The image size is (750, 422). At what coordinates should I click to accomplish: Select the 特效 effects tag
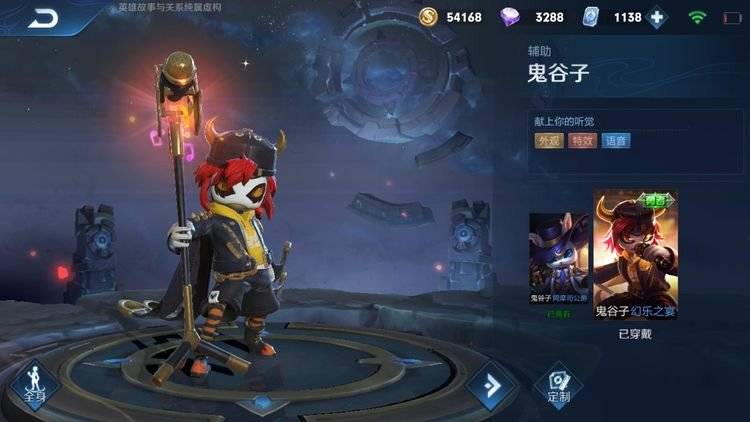pos(582,141)
